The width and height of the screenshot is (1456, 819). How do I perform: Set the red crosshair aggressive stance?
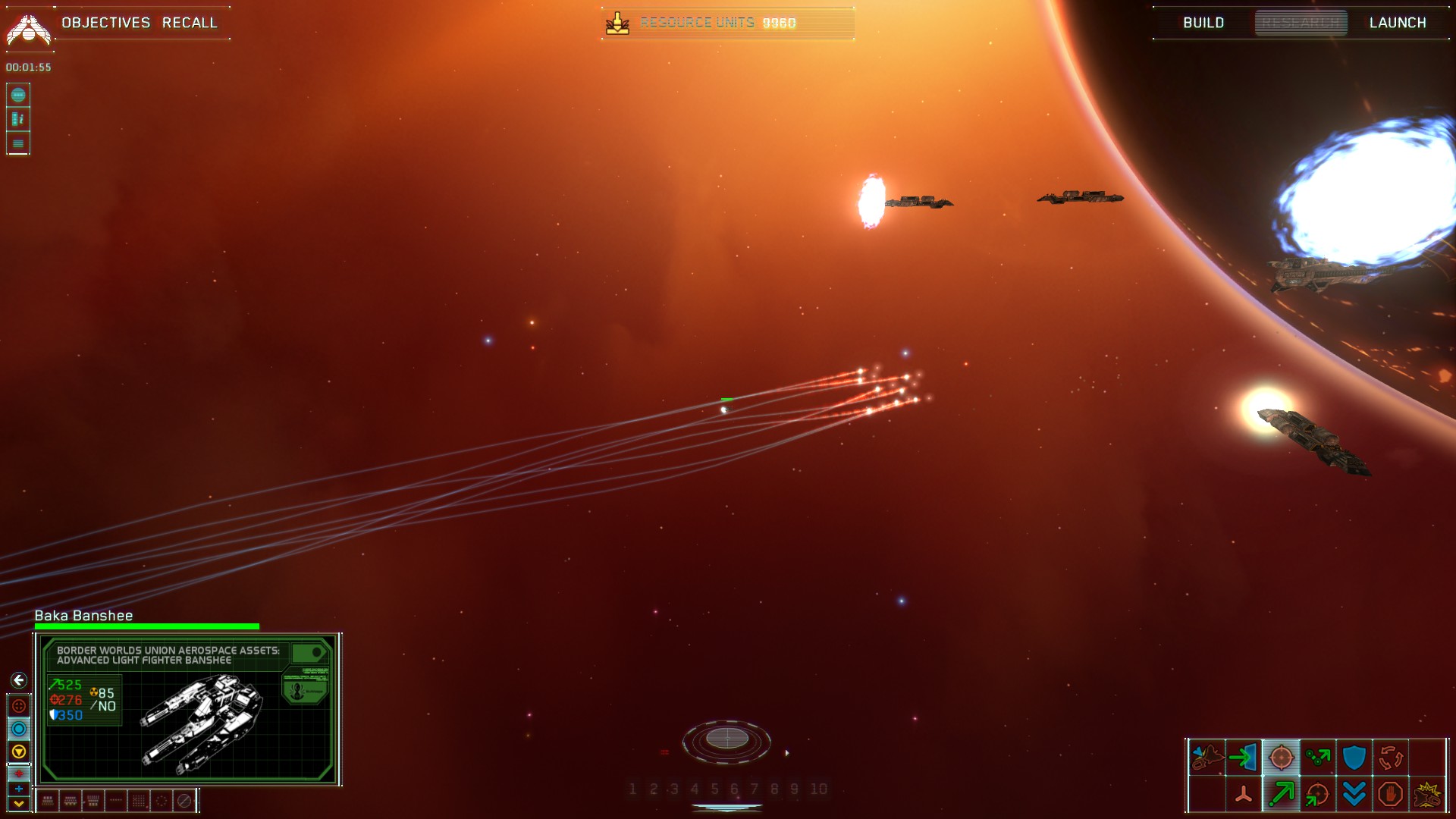click(19, 706)
